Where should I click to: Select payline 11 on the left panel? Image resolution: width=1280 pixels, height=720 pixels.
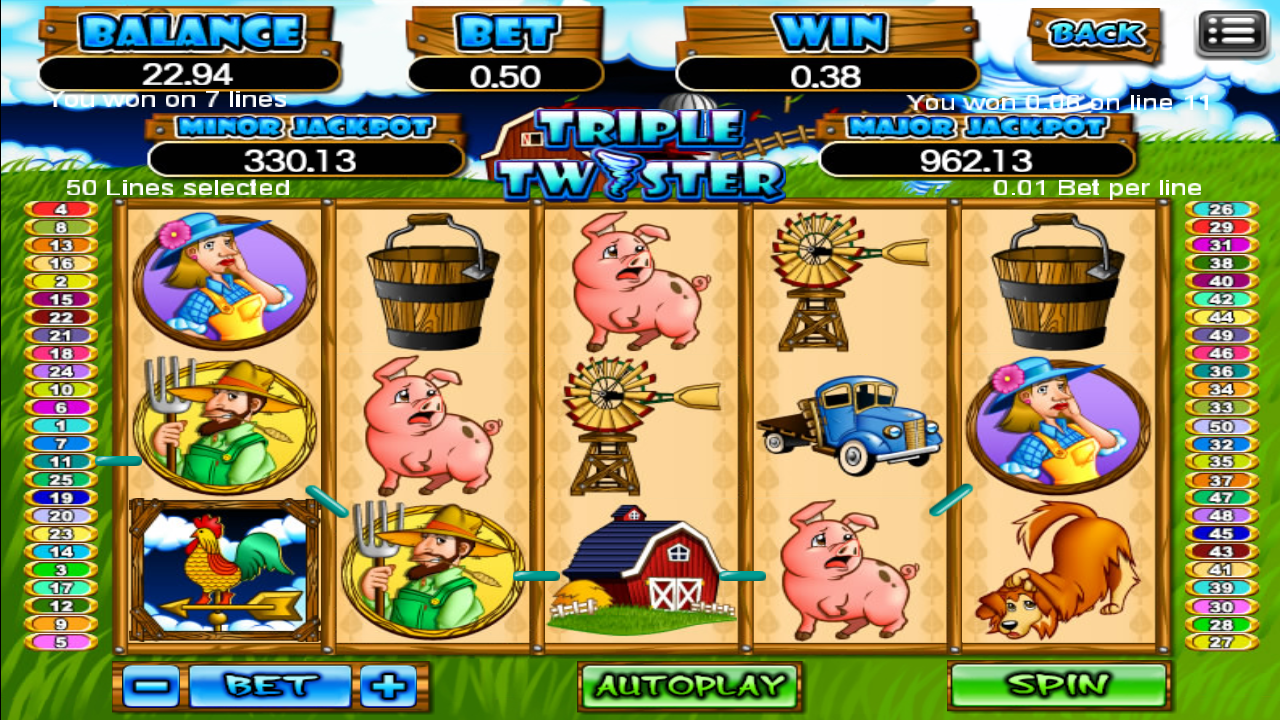click(60, 462)
